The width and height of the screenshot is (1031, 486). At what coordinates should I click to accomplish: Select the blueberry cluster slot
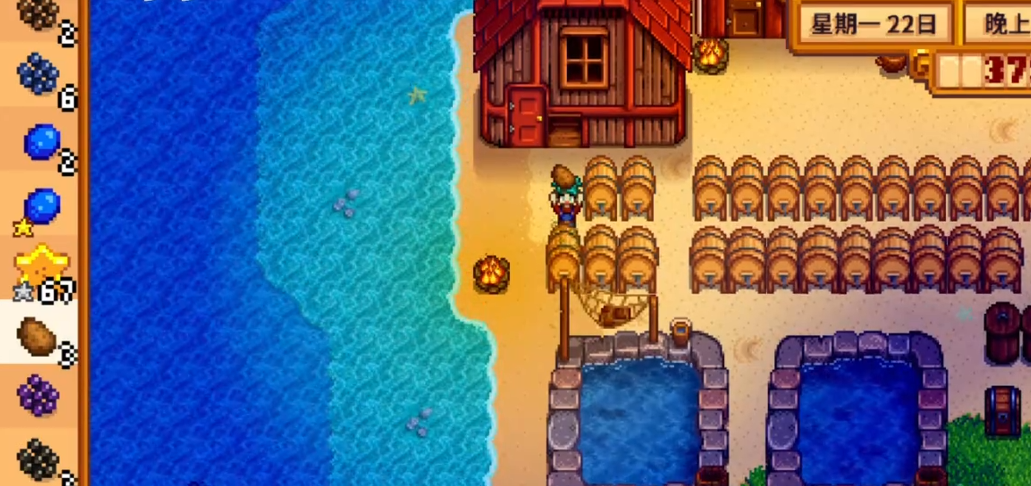(x=39, y=77)
